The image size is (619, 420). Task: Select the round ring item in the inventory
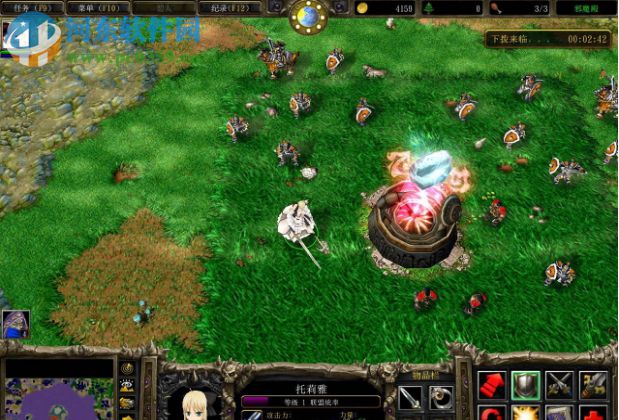coord(441,398)
